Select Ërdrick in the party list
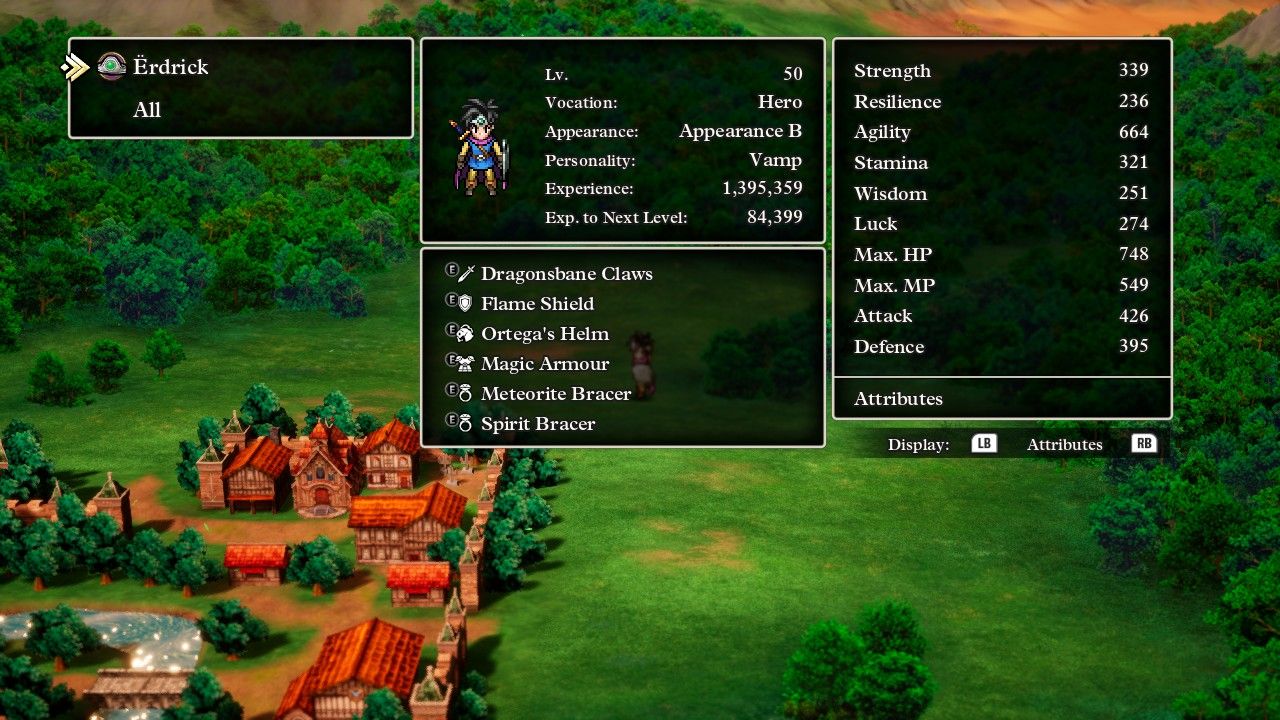The width and height of the screenshot is (1280, 720). [x=170, y=67]
